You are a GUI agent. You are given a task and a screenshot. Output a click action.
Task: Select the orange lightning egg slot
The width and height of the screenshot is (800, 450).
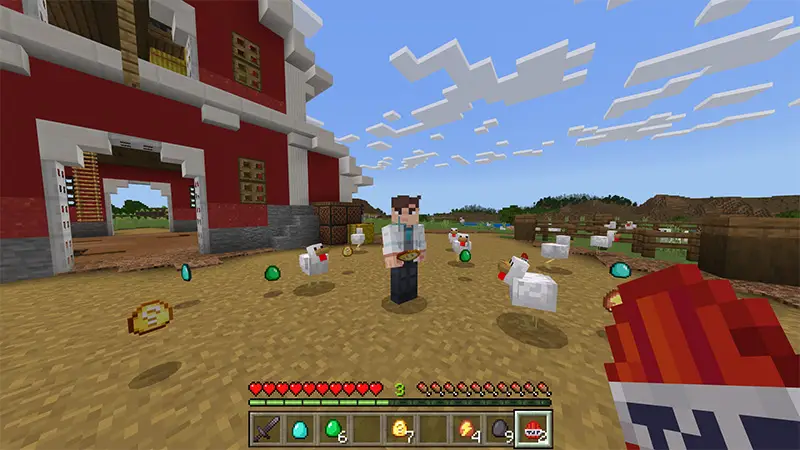(x=467, y=430)
